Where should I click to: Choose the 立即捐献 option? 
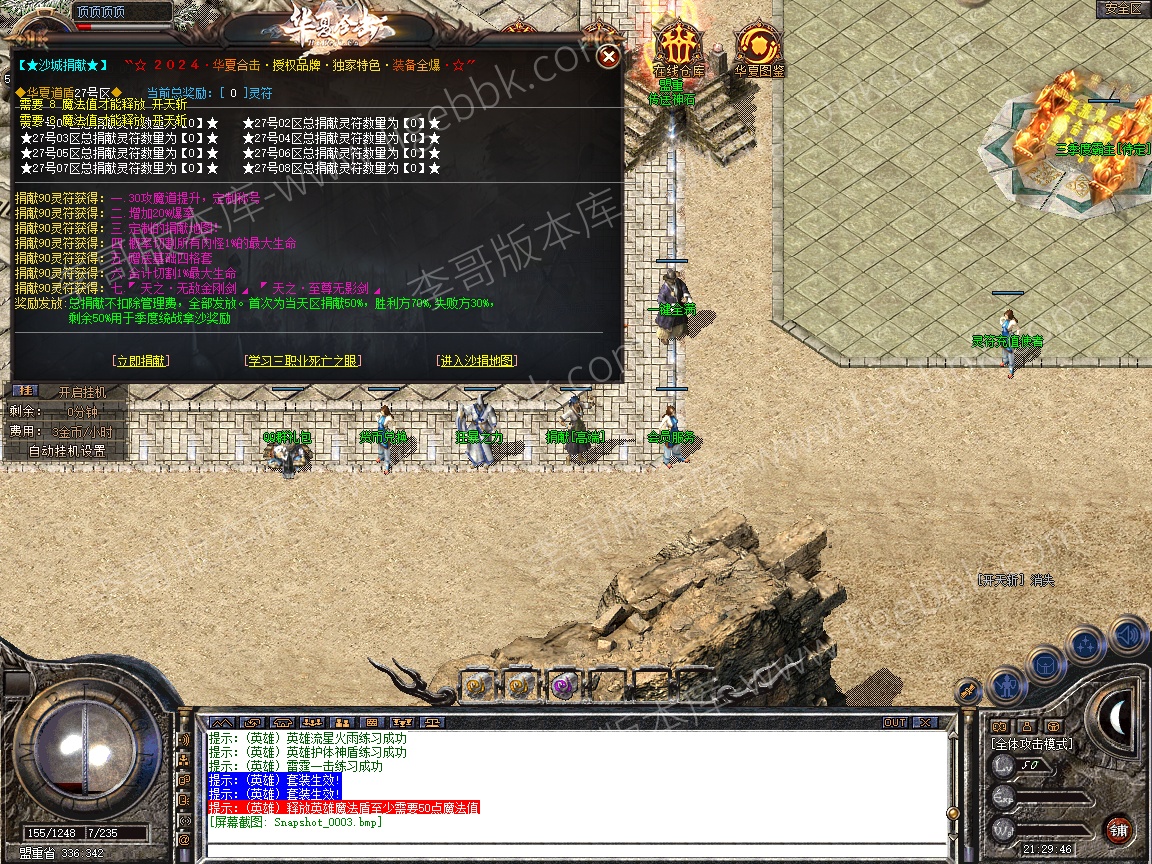tap(141, 361)
